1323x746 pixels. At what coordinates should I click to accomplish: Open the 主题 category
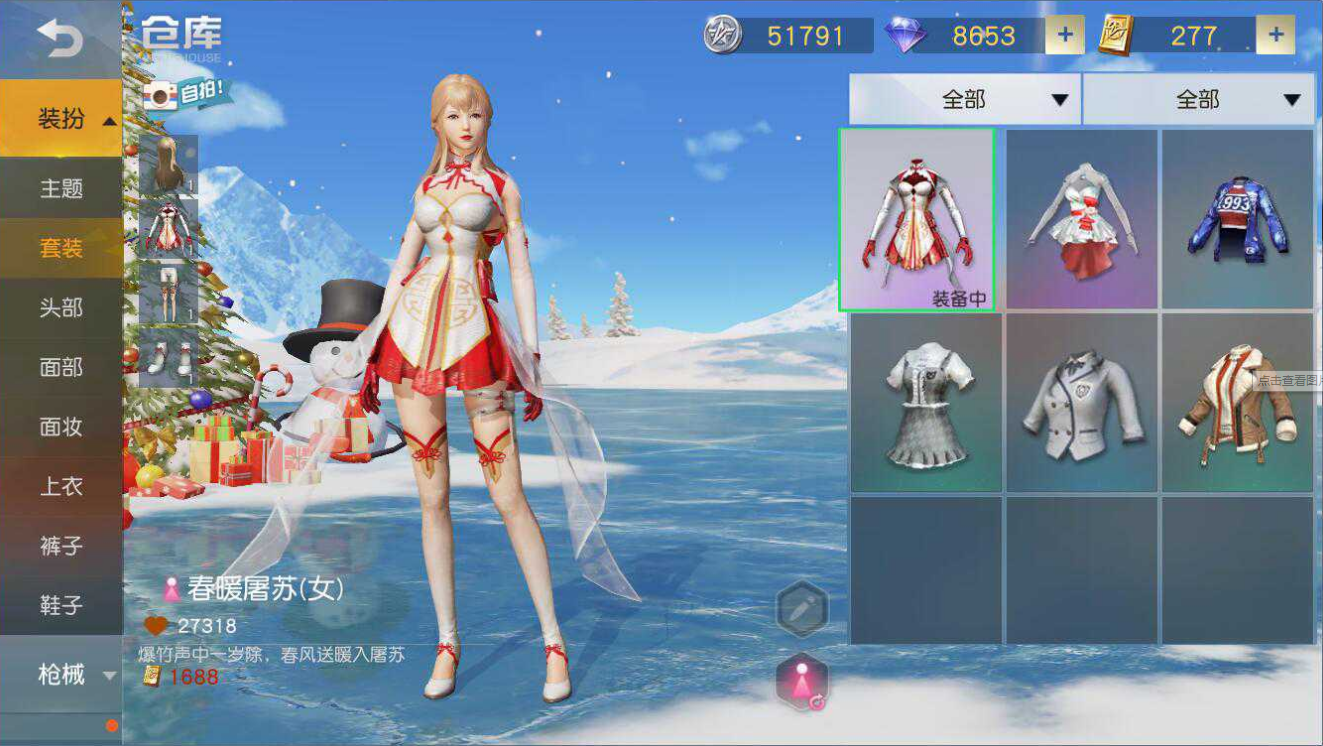pos(61,188)
